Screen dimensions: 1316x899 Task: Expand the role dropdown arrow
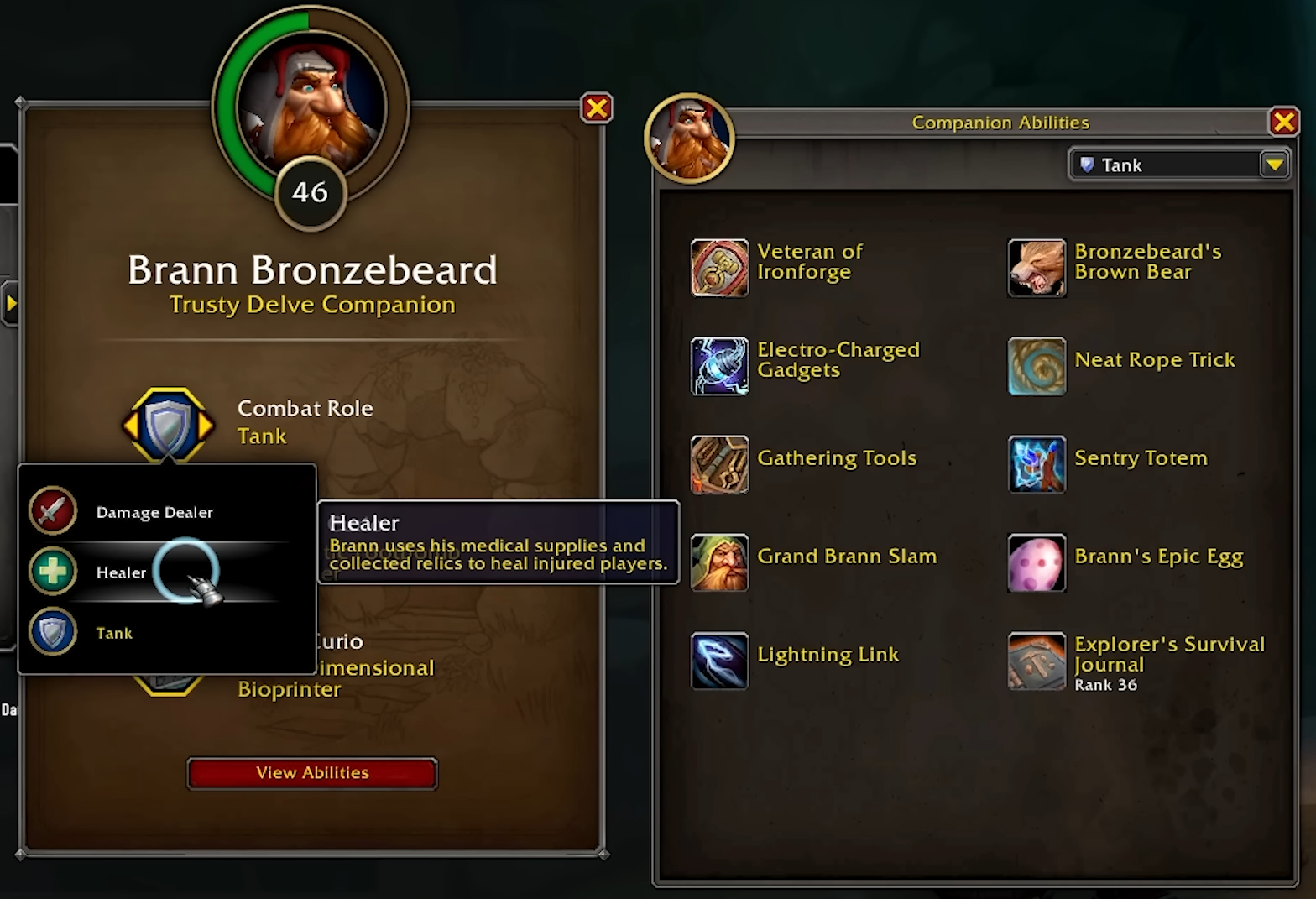[1275, 165]
